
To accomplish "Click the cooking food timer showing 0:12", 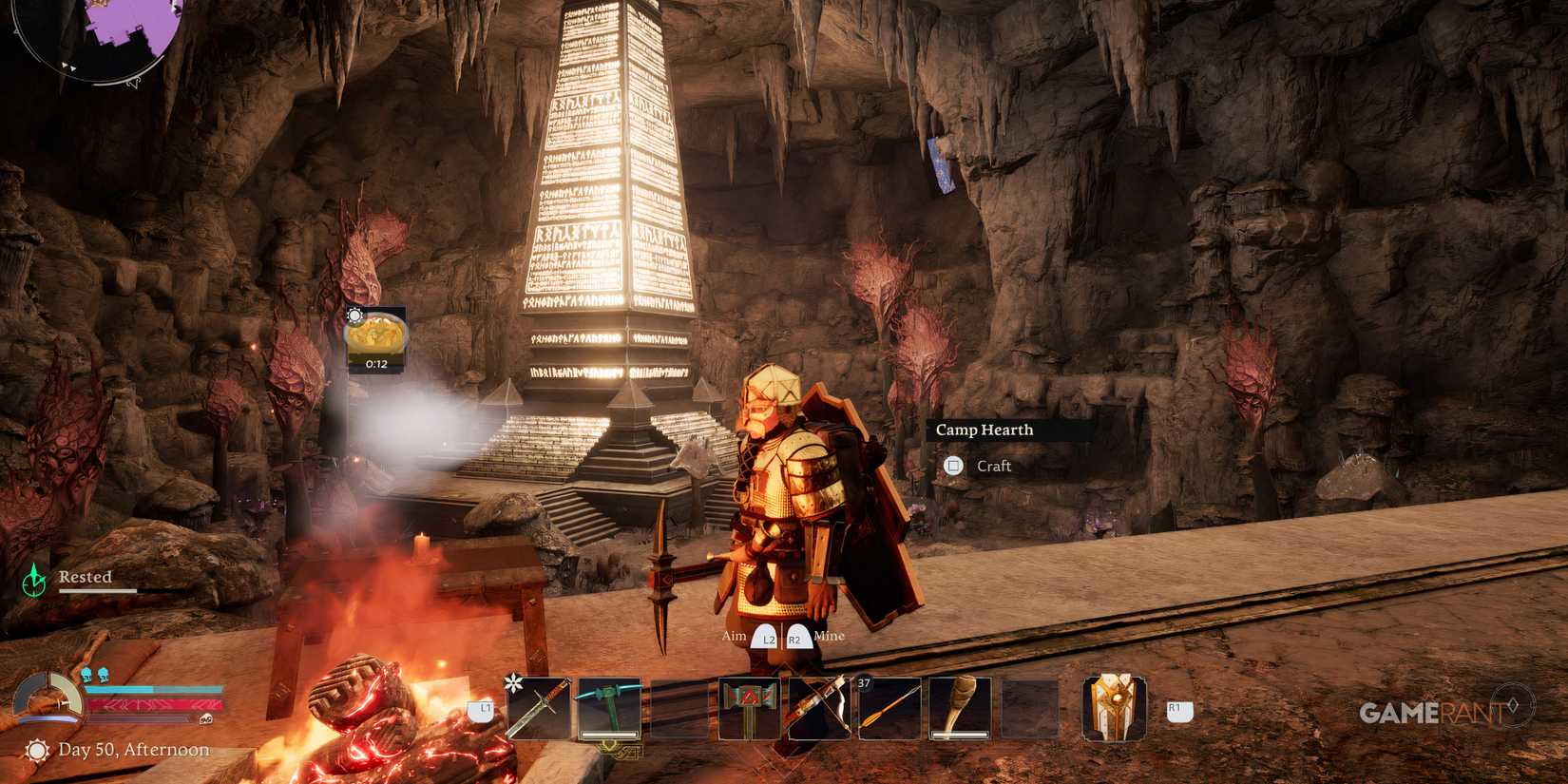I will pos(376,342).
